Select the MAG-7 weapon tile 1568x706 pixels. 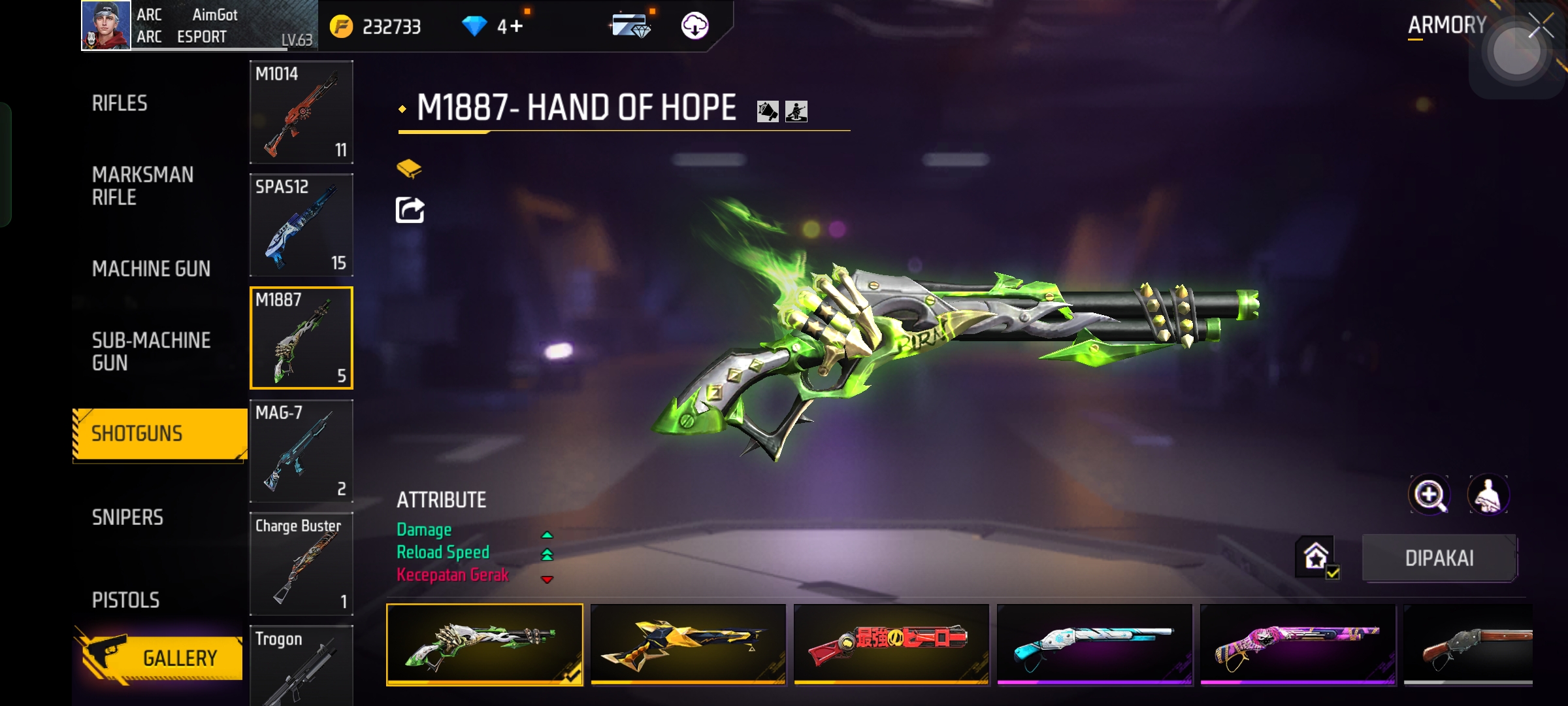301,451
